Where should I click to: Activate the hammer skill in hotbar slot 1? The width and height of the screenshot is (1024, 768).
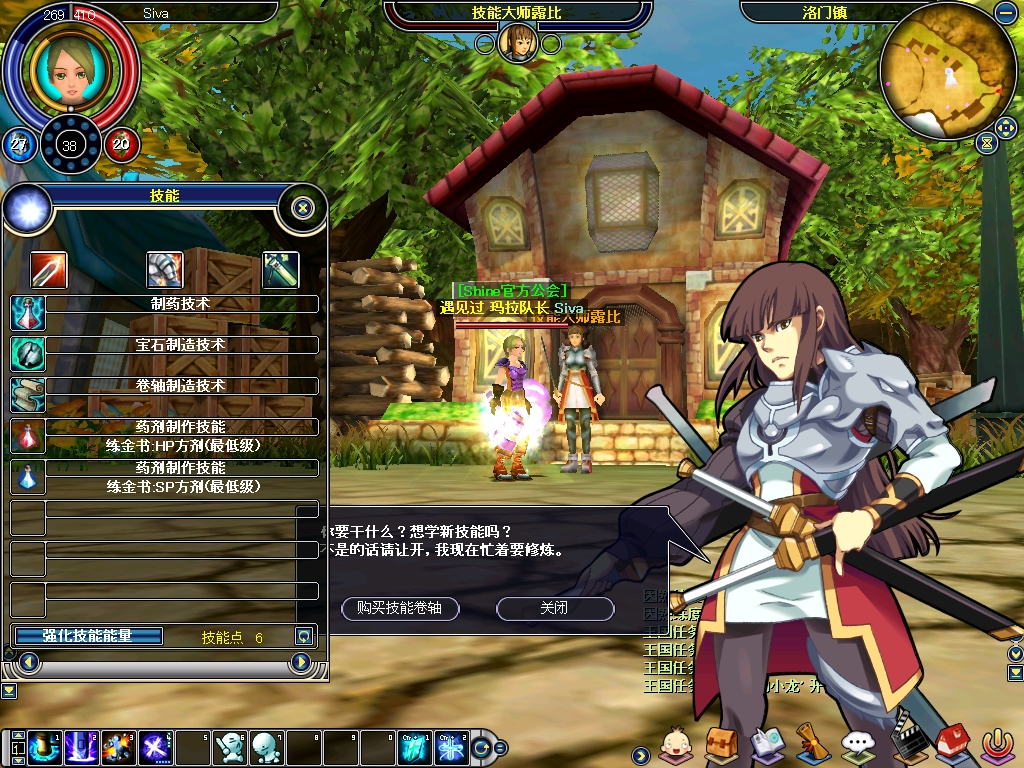[43, 747]
